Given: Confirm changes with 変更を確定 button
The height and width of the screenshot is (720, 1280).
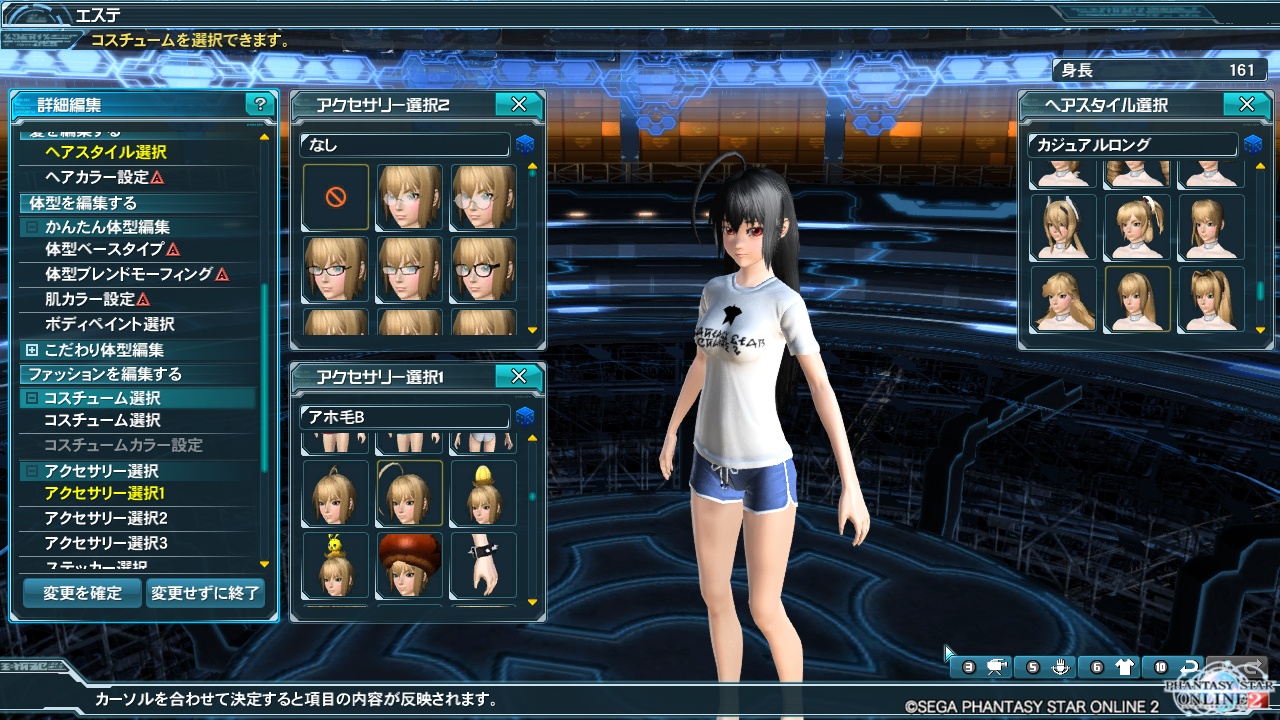Looking at the screenshot, I should coord(82,593).
